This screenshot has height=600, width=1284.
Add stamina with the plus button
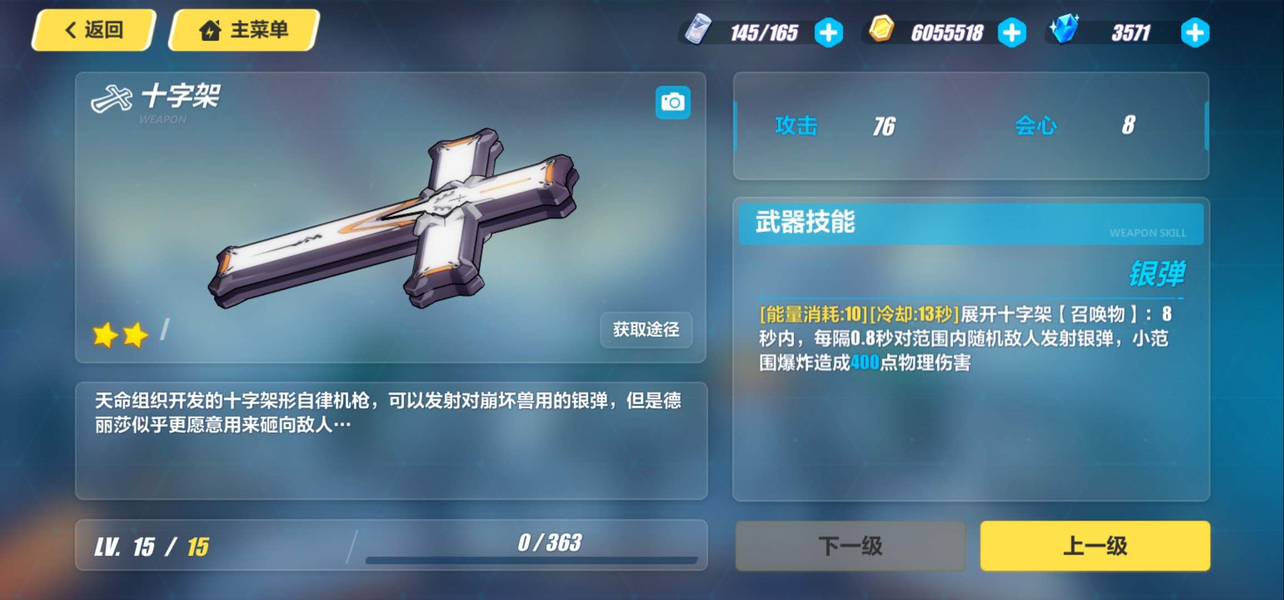click(x=828, y=33)
